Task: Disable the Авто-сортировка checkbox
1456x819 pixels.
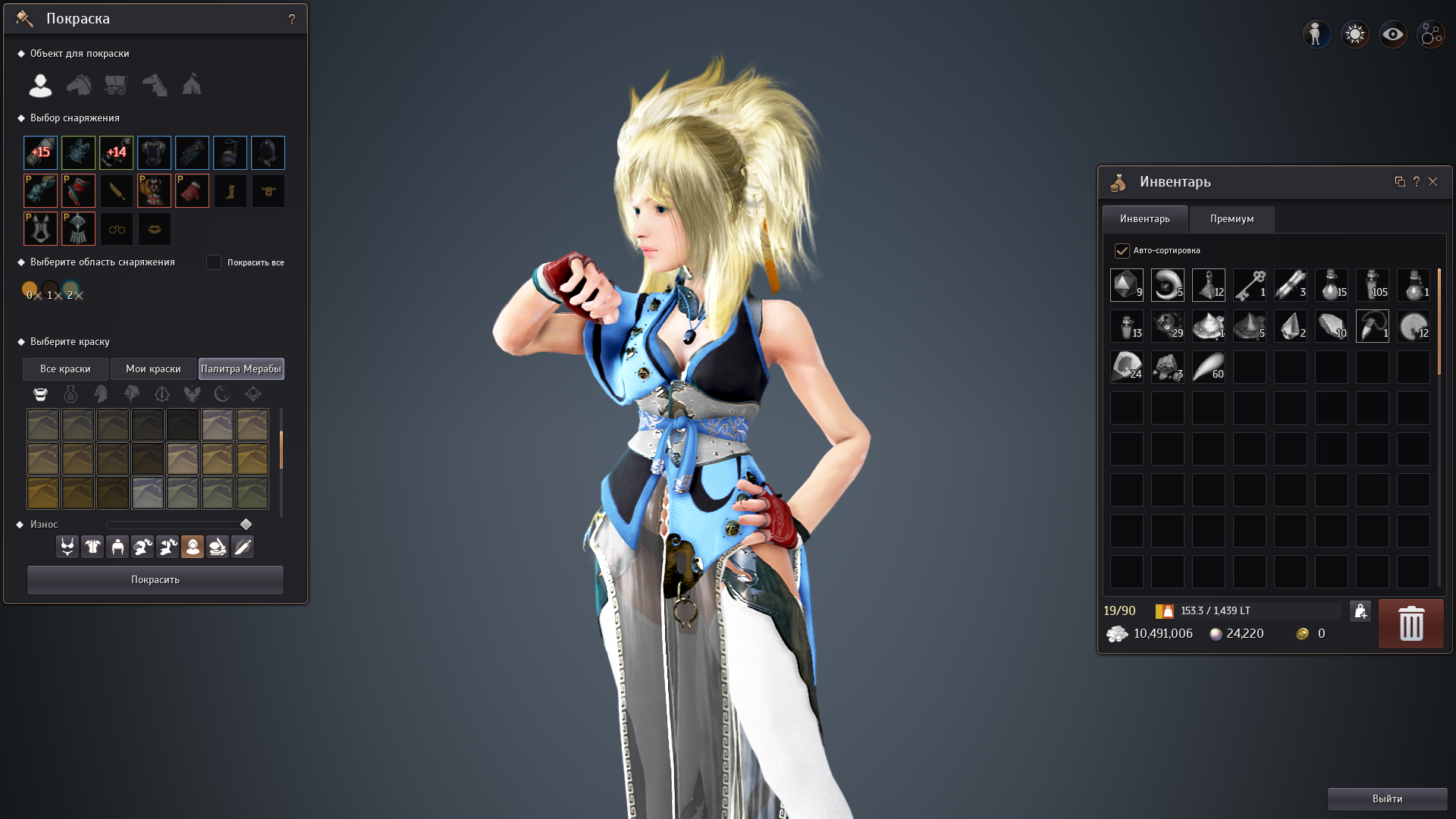Action: click(x=1122, y=250)
